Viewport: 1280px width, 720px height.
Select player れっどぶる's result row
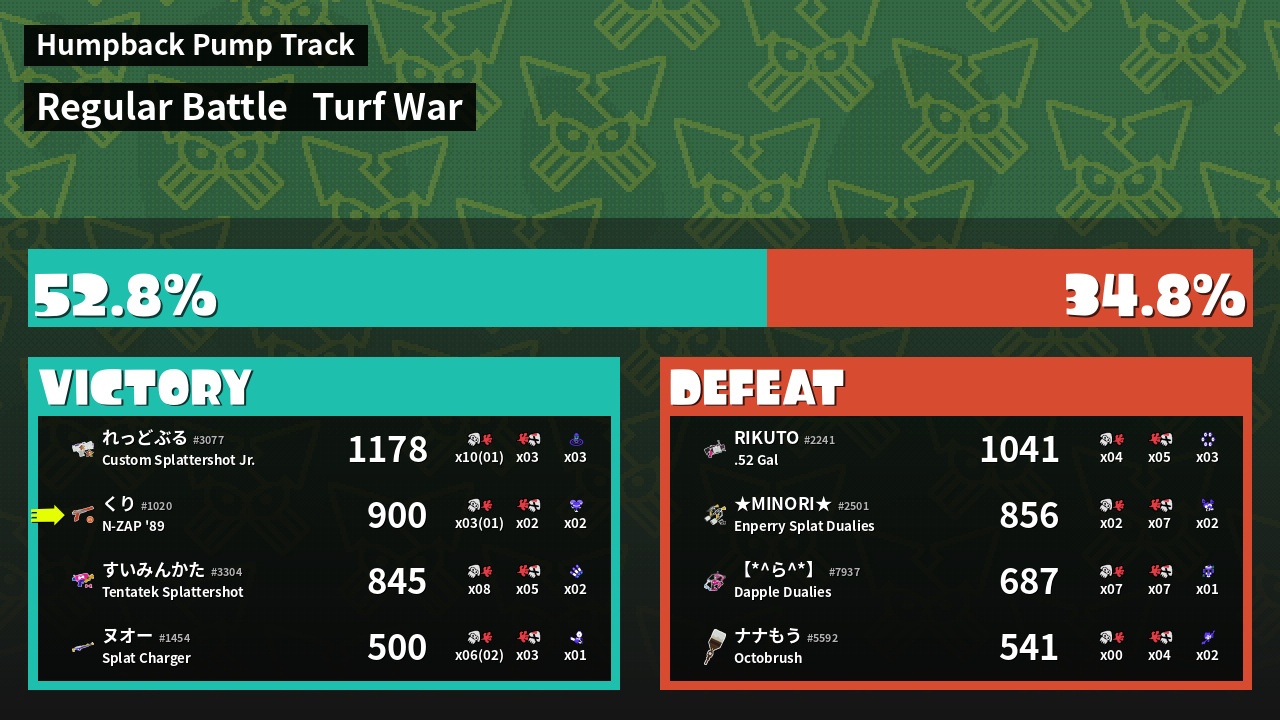coord(324,449)
